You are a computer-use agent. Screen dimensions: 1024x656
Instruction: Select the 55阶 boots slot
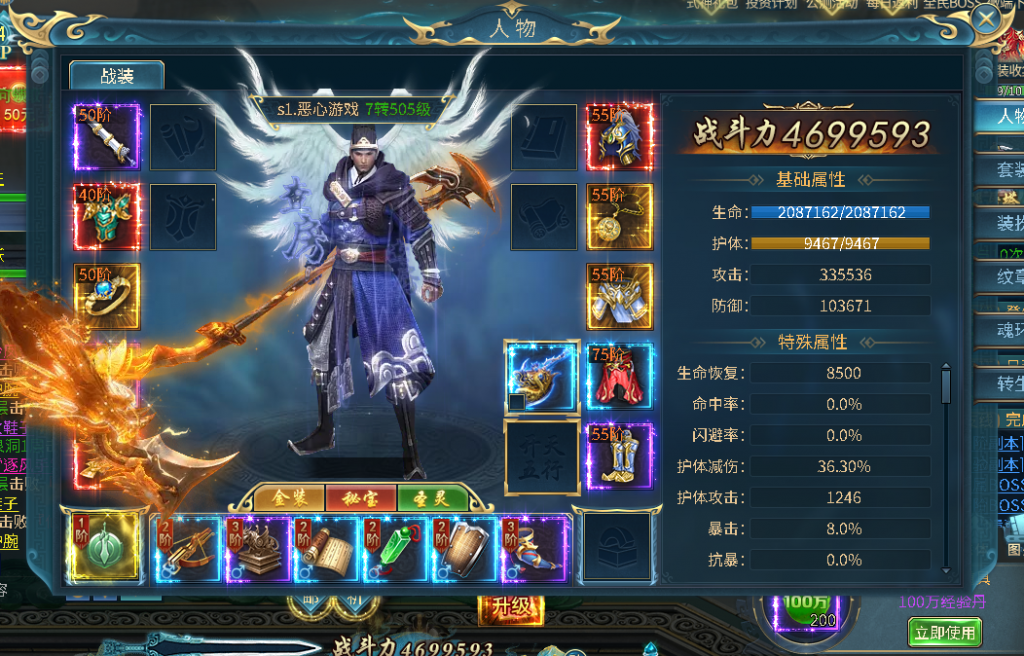(x=619, y=456)
